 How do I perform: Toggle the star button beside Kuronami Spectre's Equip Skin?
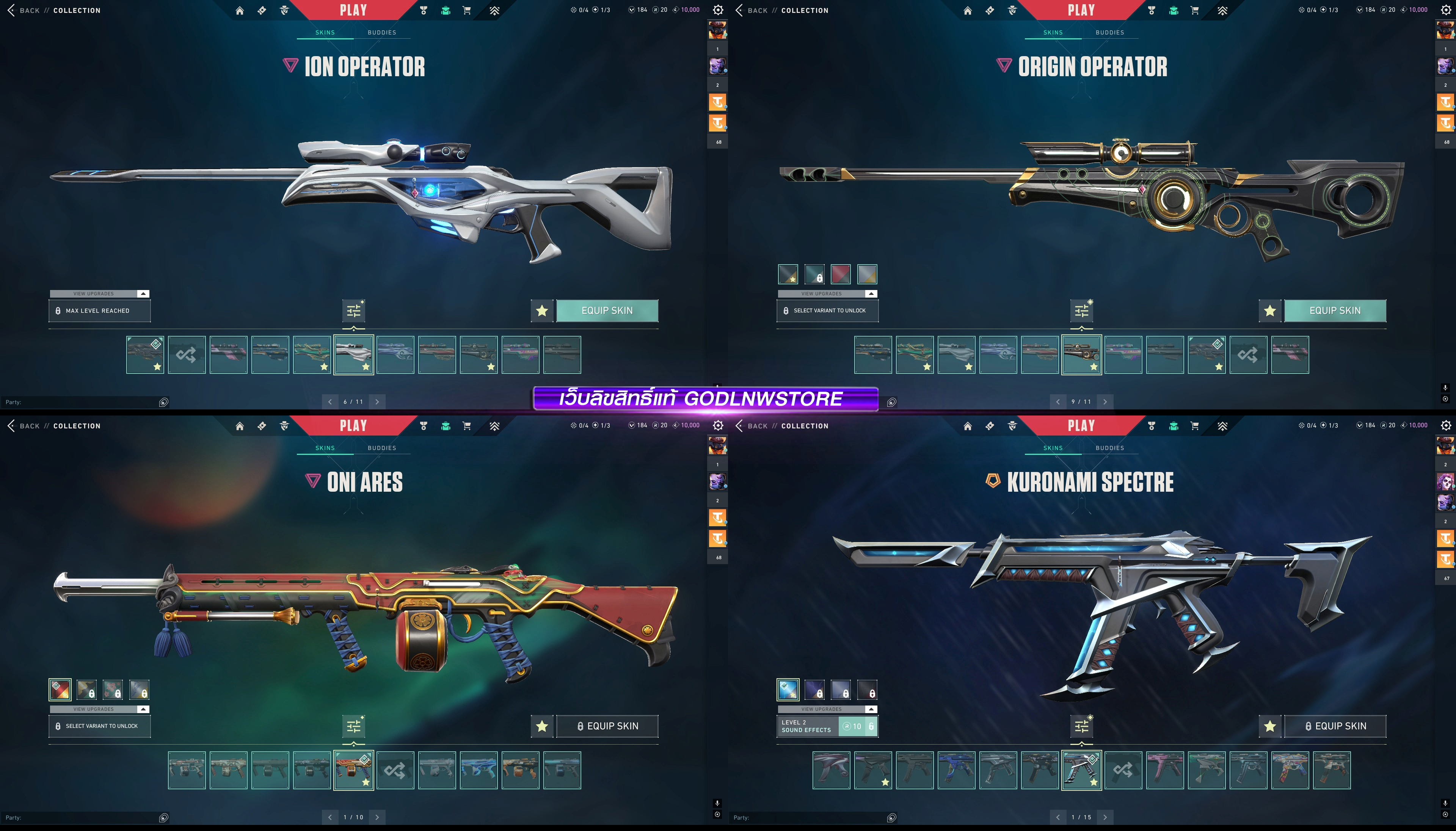(1269, 726)
